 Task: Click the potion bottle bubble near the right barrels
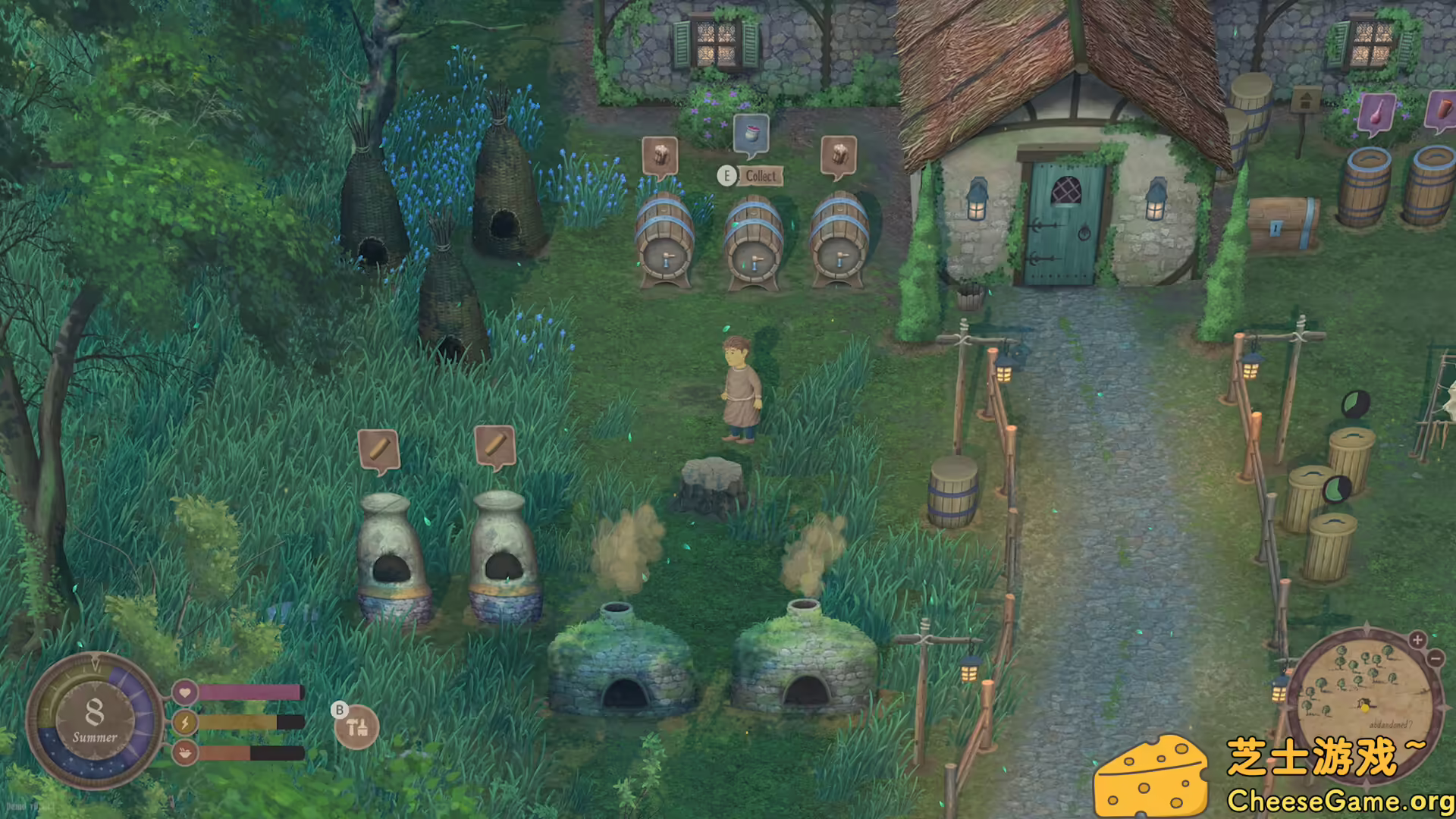pyautogui.click(x=1377, y=110)
